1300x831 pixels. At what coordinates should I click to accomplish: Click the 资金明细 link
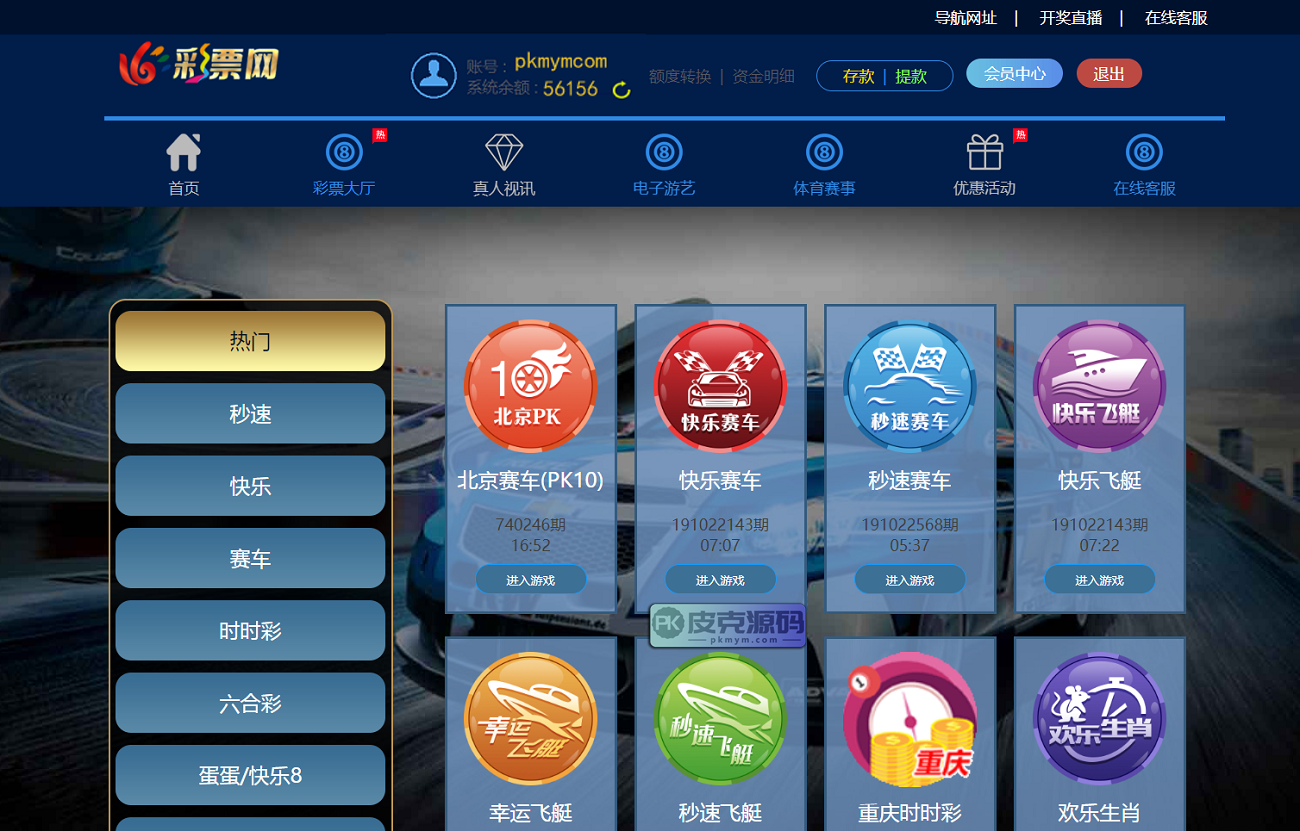762,75
